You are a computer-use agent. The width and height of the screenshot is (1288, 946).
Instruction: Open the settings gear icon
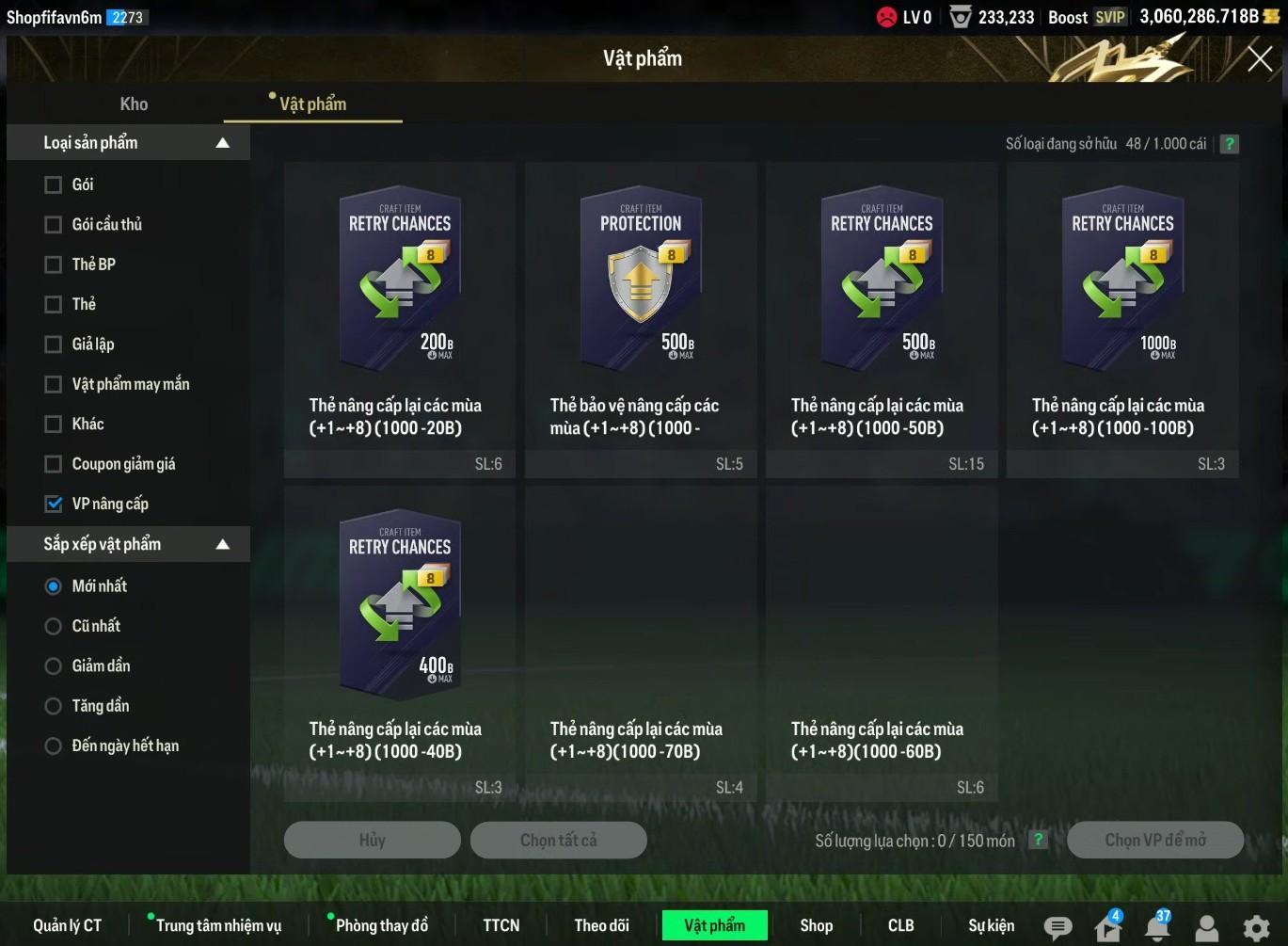[x=1256, y=928]
